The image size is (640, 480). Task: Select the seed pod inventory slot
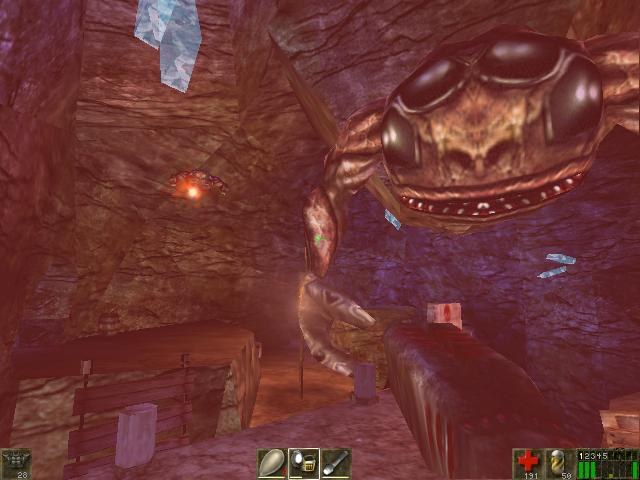point(272,462)
